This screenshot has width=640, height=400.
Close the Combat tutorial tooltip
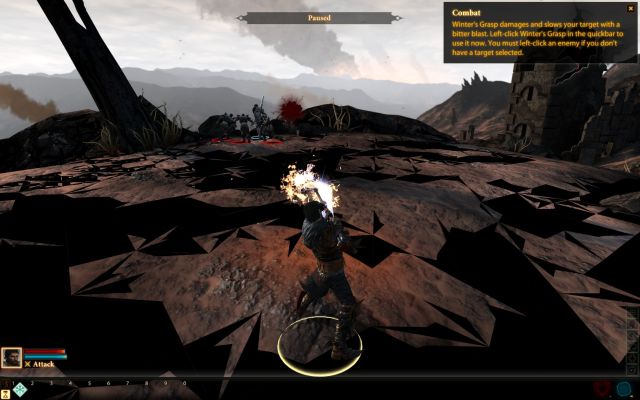point(630,7)
